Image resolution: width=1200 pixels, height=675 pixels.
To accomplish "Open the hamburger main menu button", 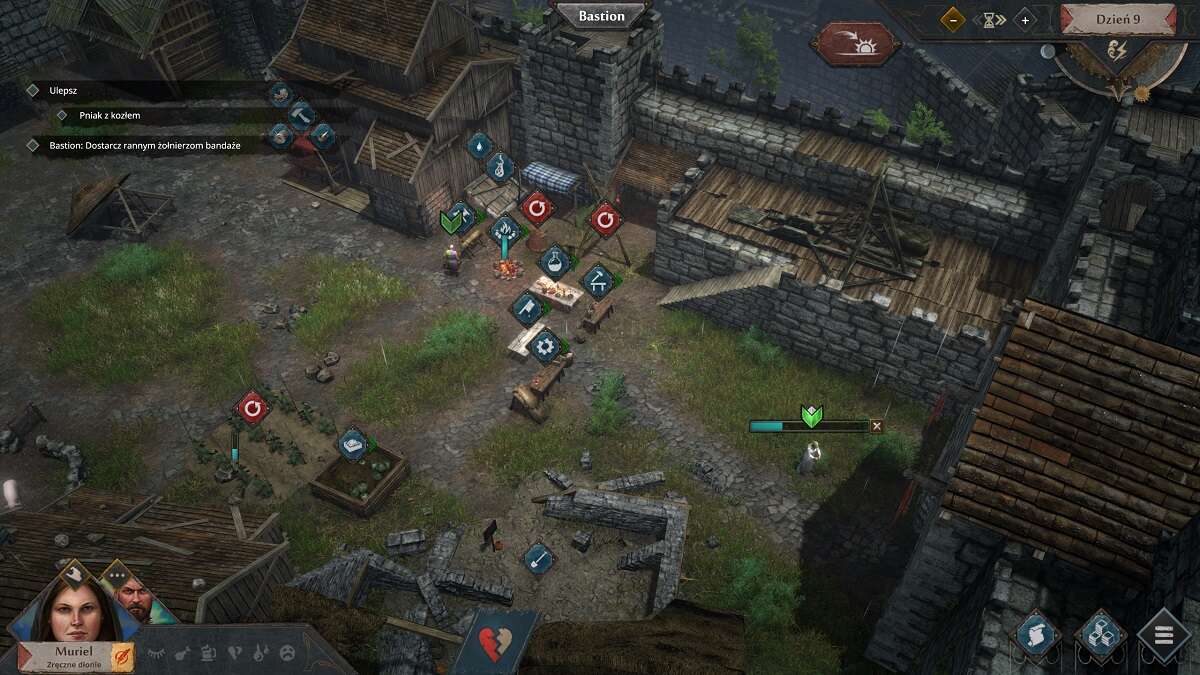I will coord(1164,635).
